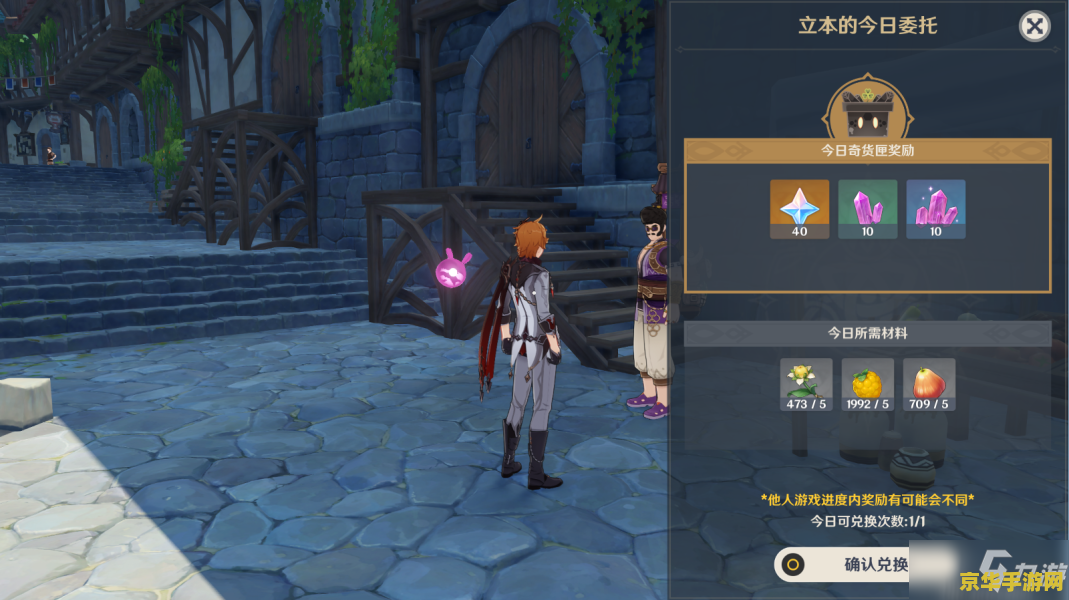The width and height of the screenshot is (1069, 600).
Task: Select the Primogem reward showing 40
Action: pos(799,209)
